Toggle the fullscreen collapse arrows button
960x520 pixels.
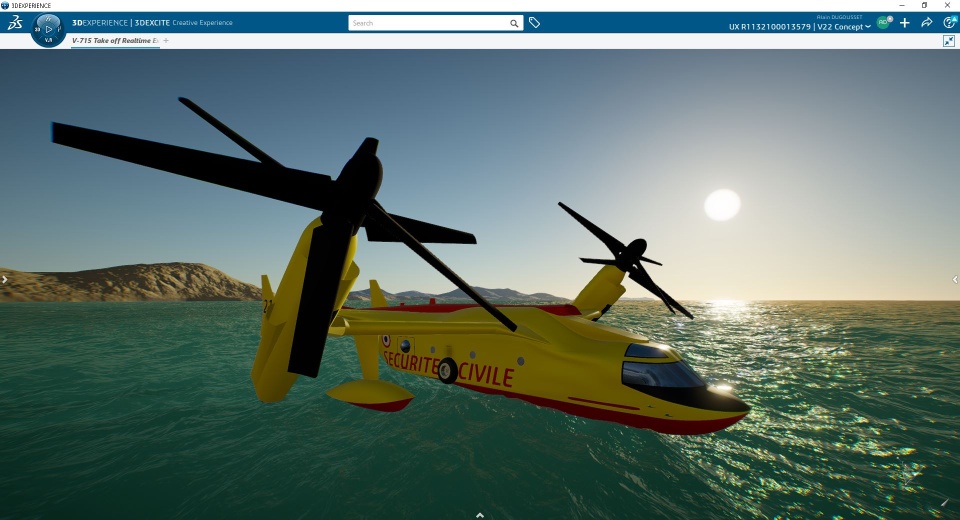(949, 41)
